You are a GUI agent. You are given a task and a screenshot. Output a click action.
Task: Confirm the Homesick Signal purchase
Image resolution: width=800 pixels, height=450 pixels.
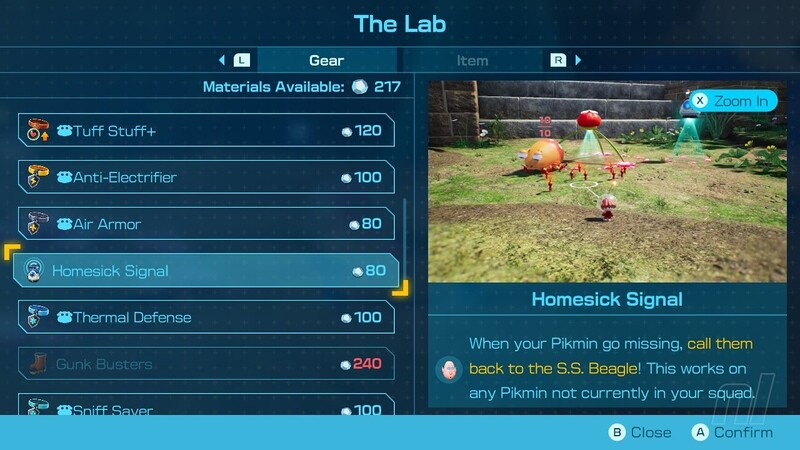click(x=730, y=433)
